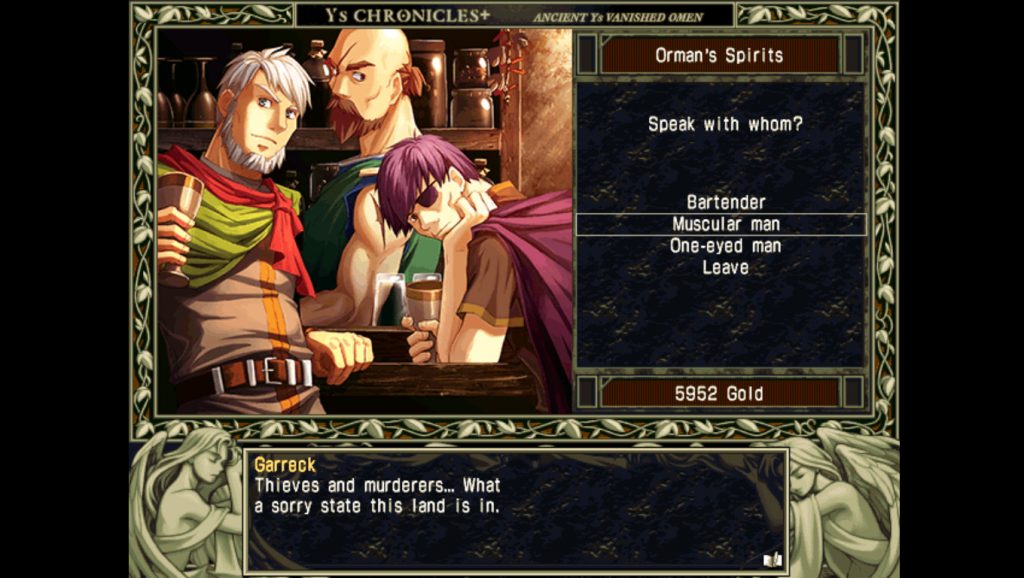Leave Orman's Spirits tavern
This screenshot has width=1024, height=578.
click(725, 268)
